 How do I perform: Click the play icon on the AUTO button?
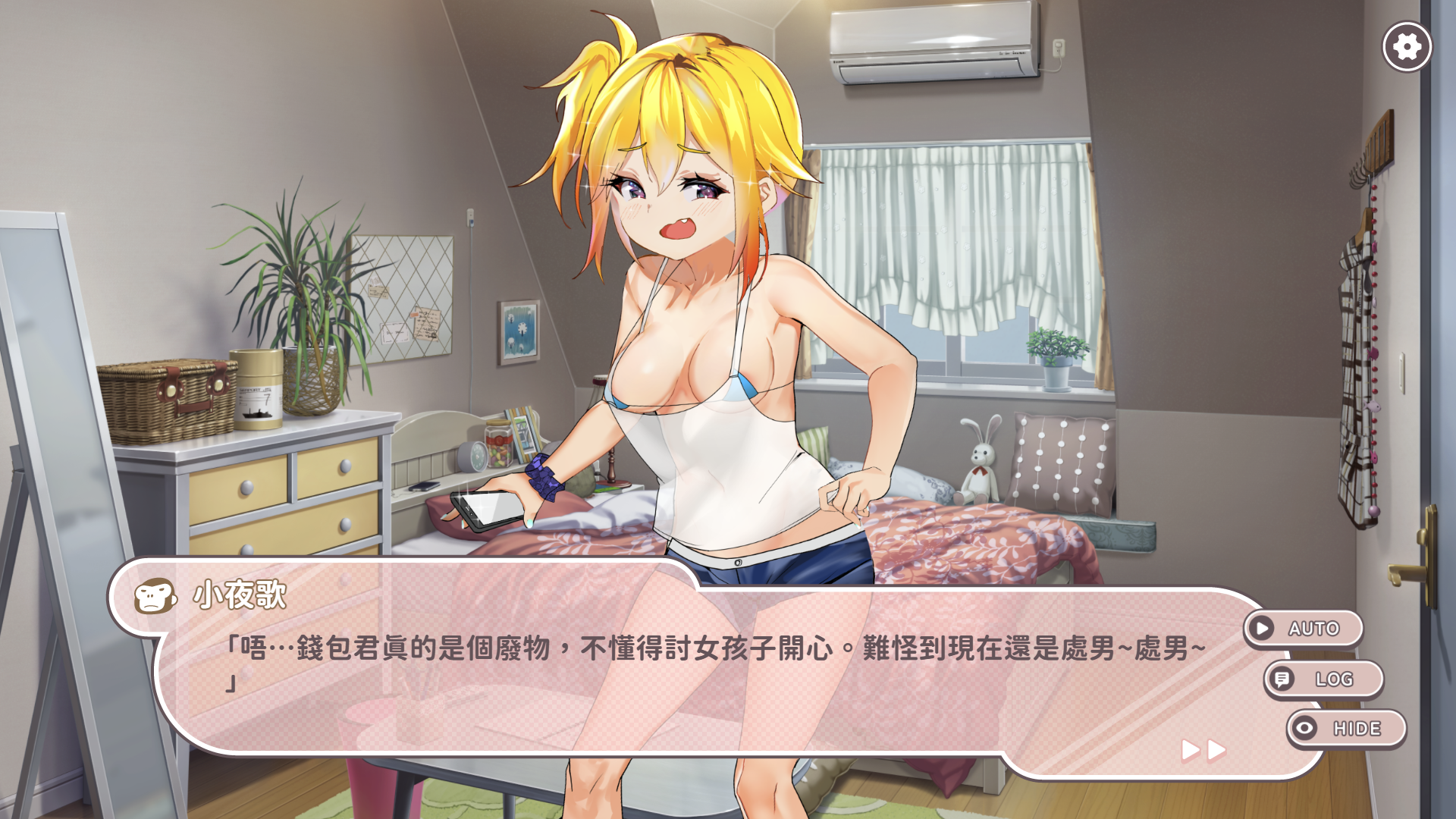pyautogui.click(x=1261, y=628)
